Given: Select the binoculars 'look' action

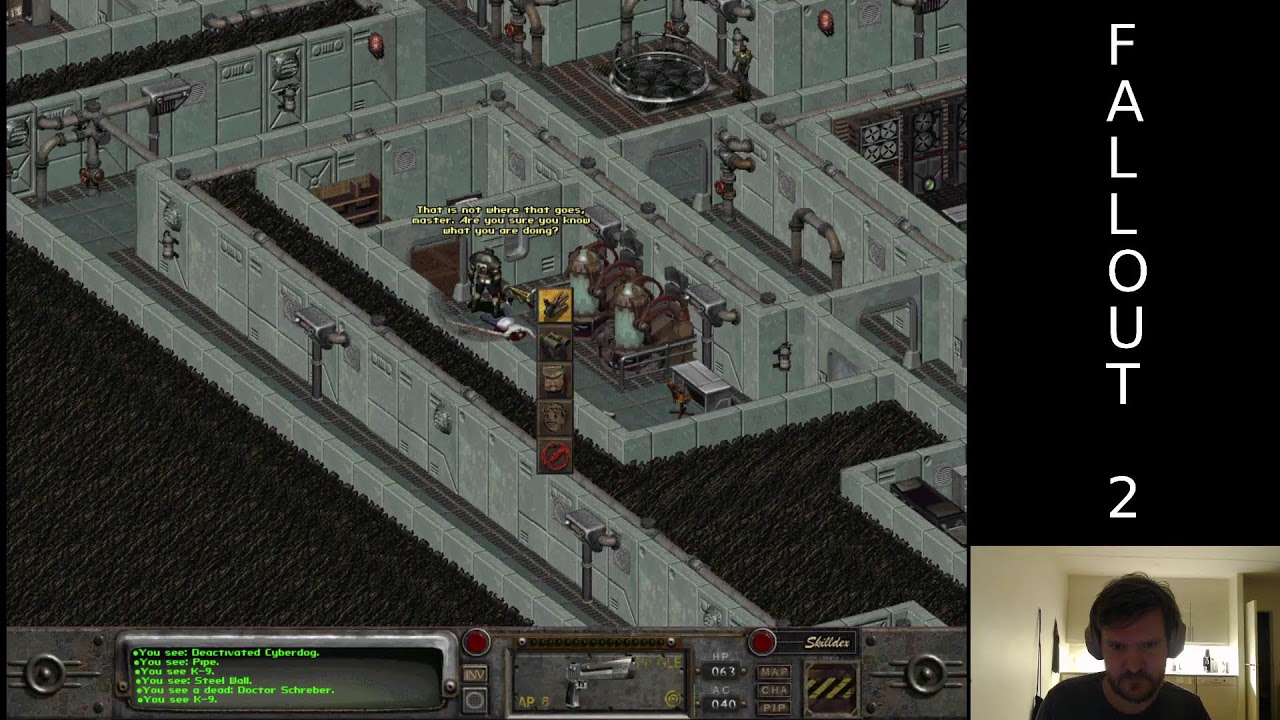Looking at the screenshot, I should [555, 344].
